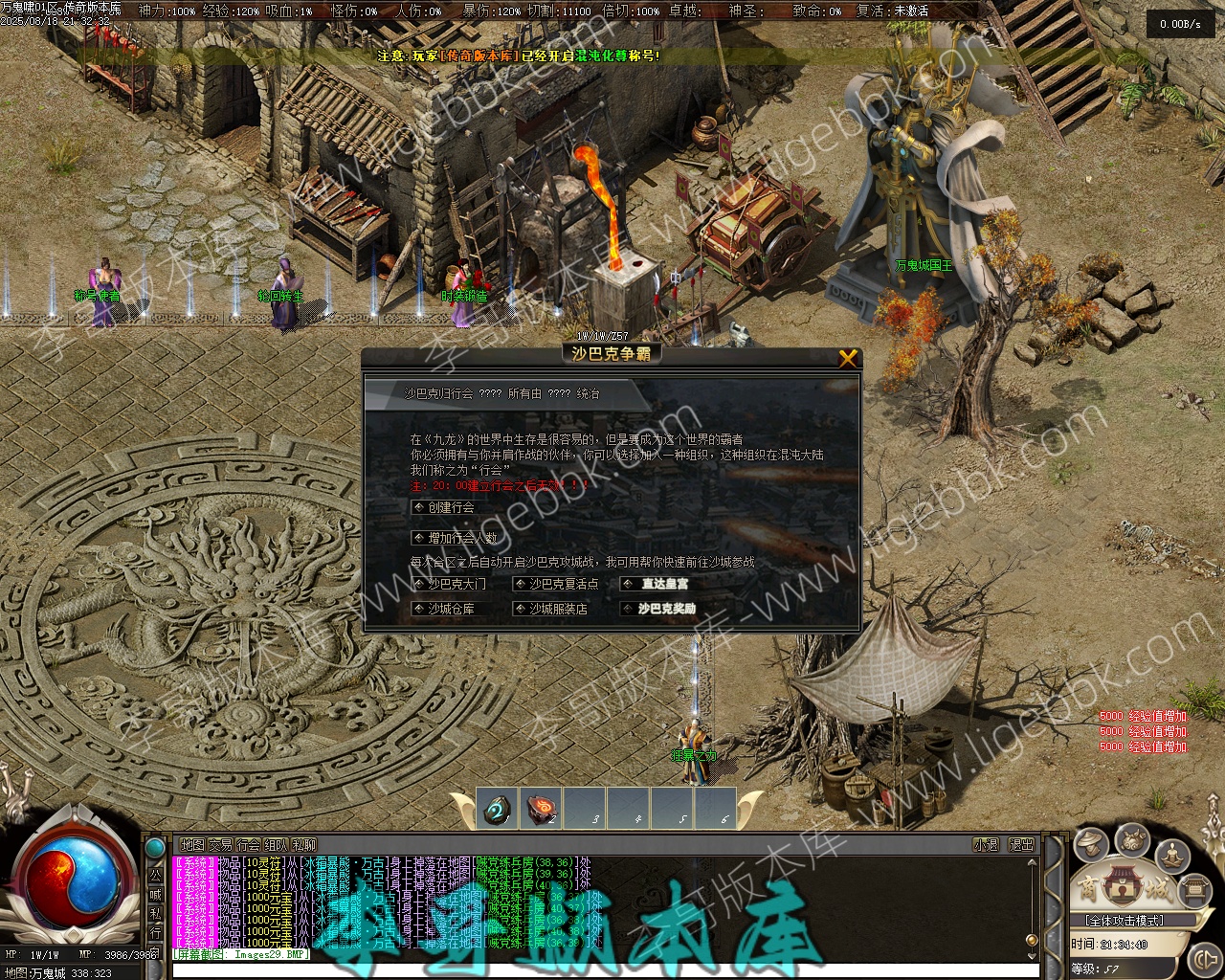Open the 行会 chat tab

[248, 845]
